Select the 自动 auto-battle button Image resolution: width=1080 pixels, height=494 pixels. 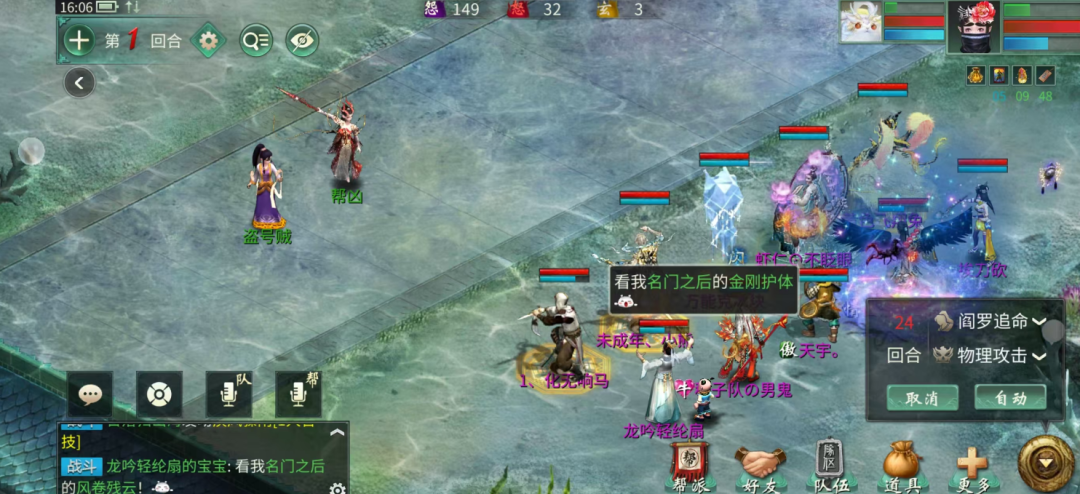[1010, 397]
